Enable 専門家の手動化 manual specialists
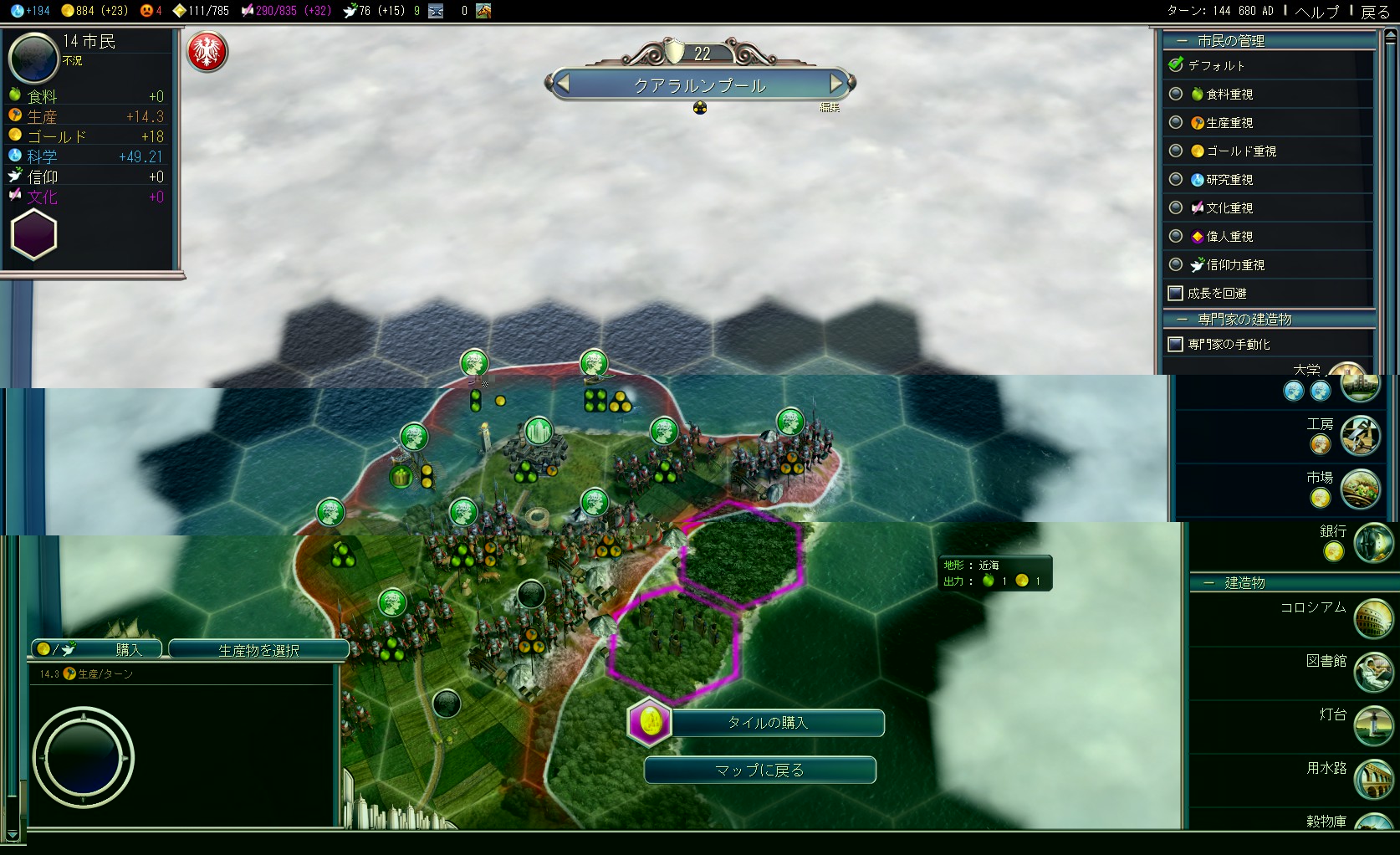This screenshot has height=855, width=1400. click(x=1175, y=345)
